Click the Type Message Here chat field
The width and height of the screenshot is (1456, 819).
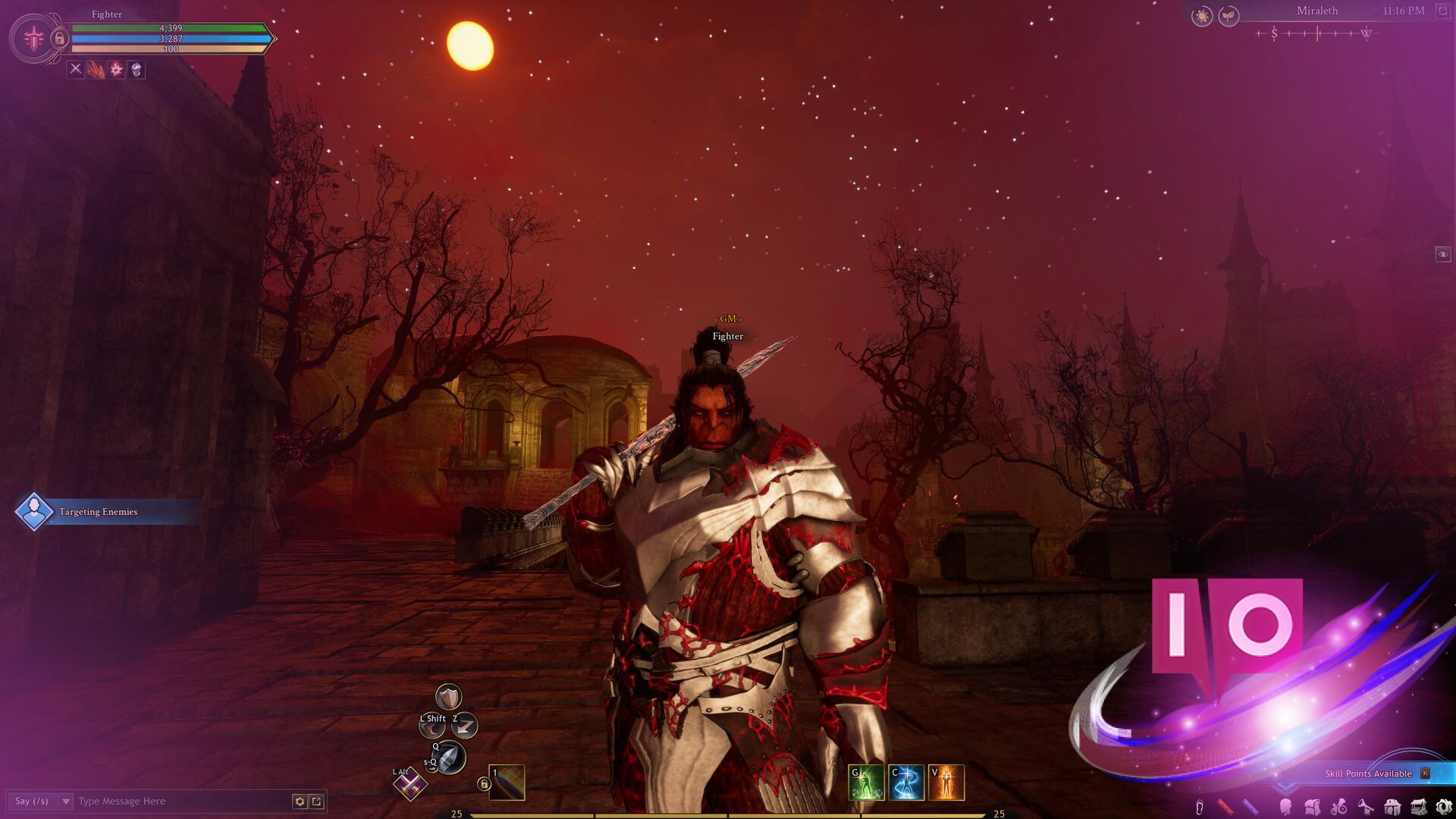152,800
